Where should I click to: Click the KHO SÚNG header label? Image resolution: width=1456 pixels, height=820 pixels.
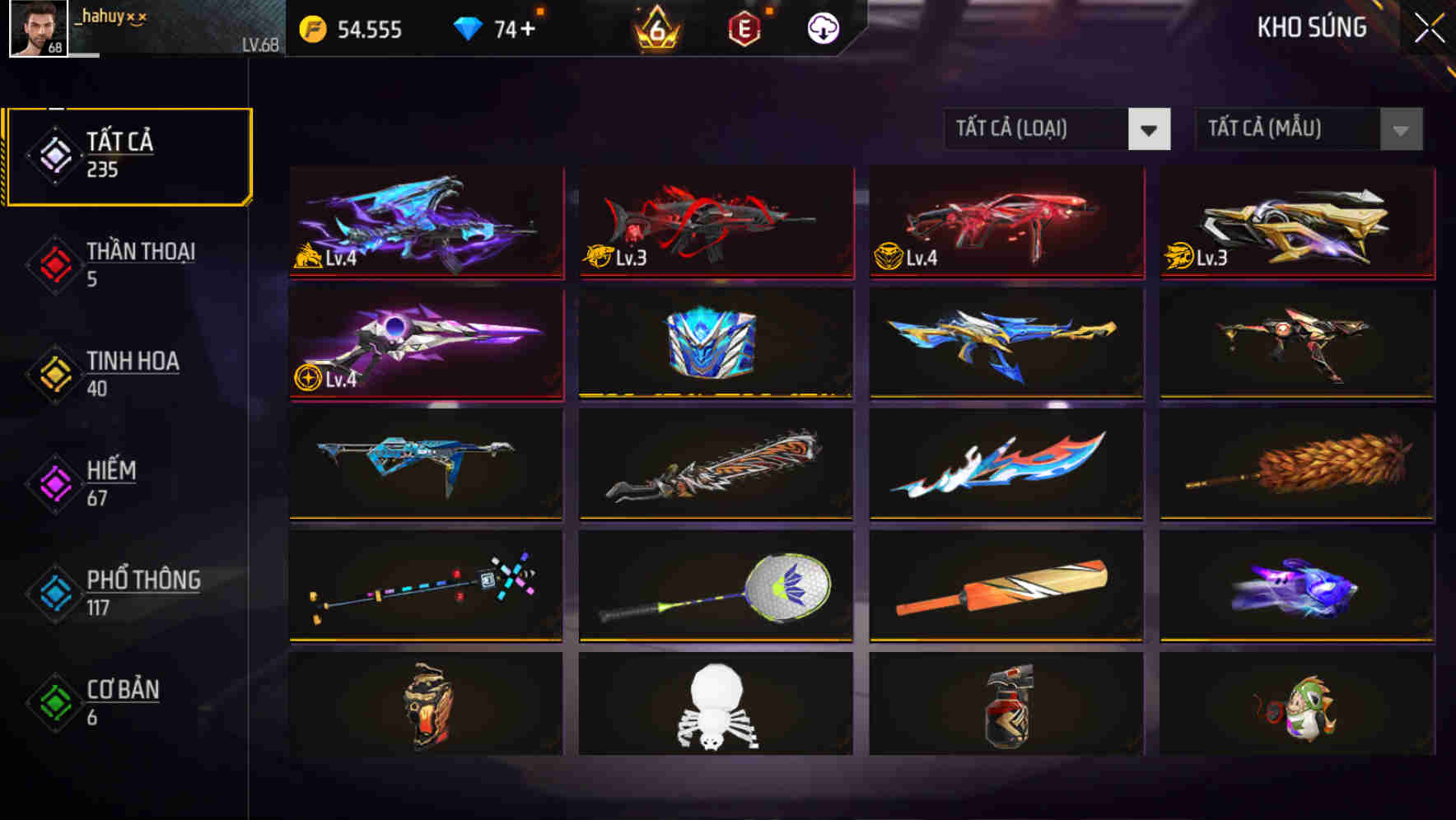[x=1313, y=27]
